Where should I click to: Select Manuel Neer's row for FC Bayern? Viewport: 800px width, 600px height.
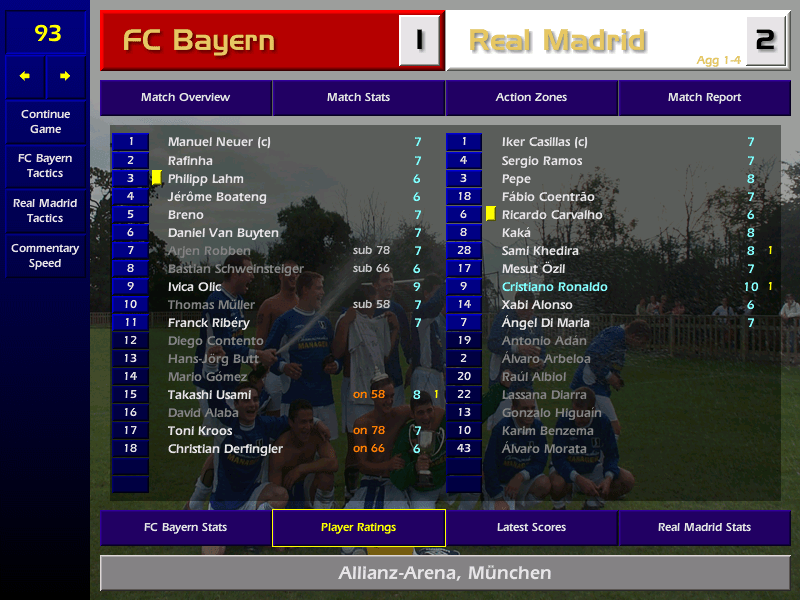[219, 143]
